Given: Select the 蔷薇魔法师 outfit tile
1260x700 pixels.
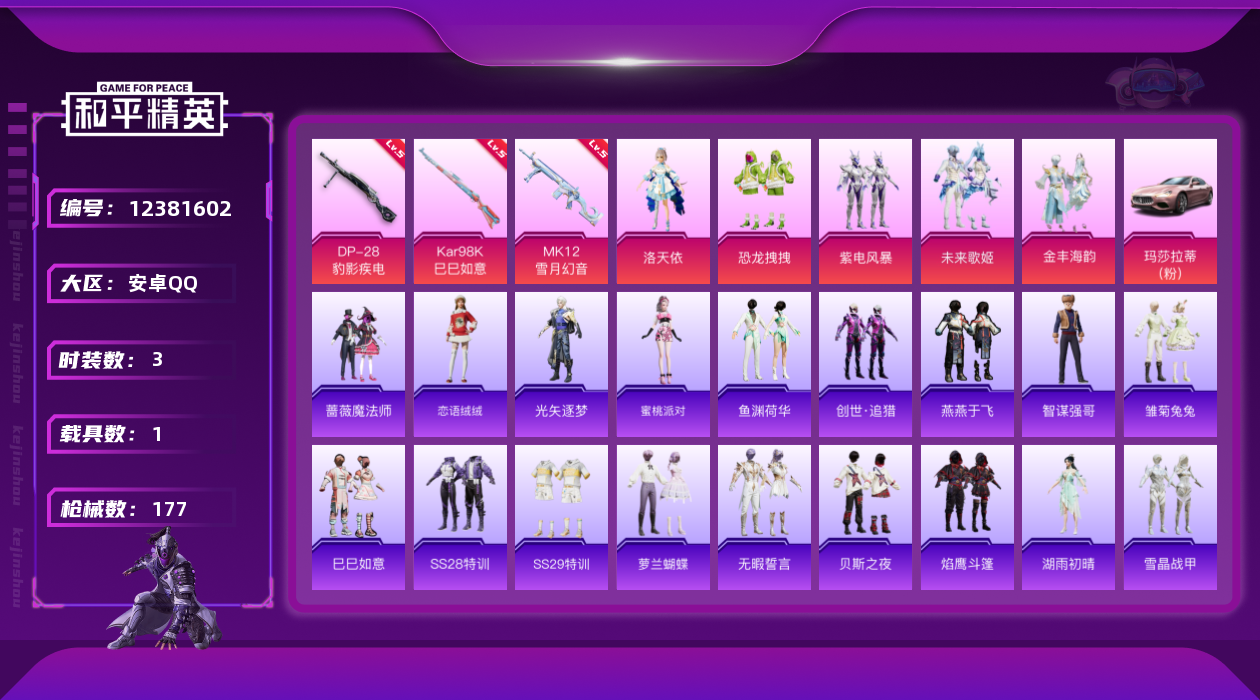Looking at the screenshot, I should (358, 364).
